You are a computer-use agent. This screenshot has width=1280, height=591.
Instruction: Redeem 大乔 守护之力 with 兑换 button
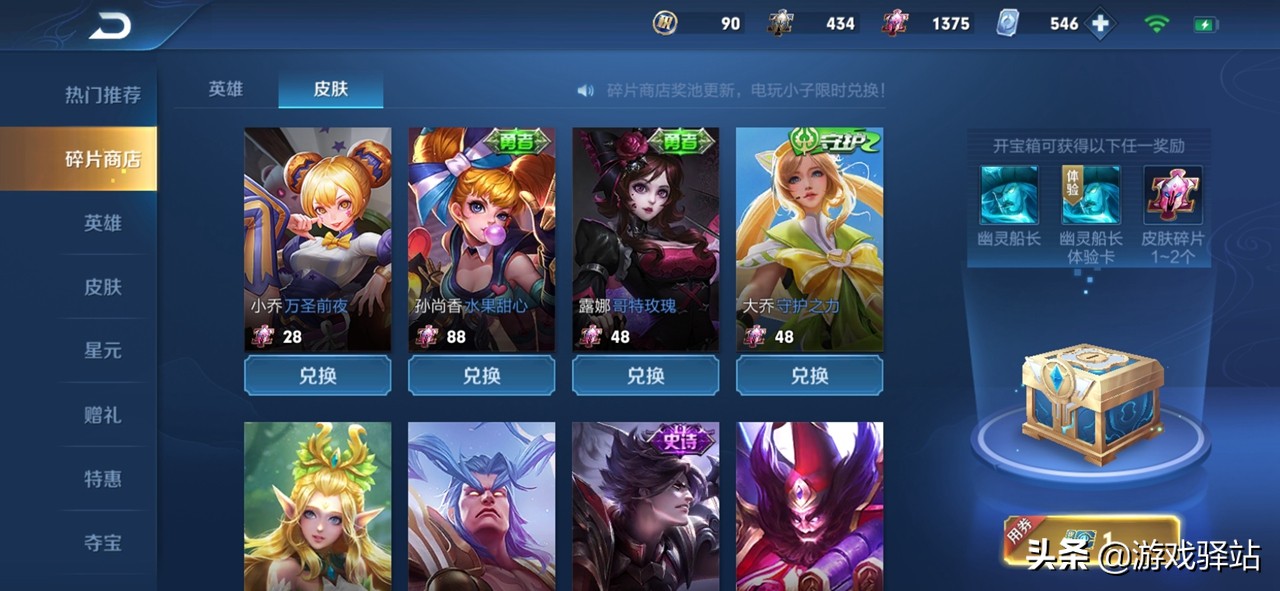click(x=809, y=376)
